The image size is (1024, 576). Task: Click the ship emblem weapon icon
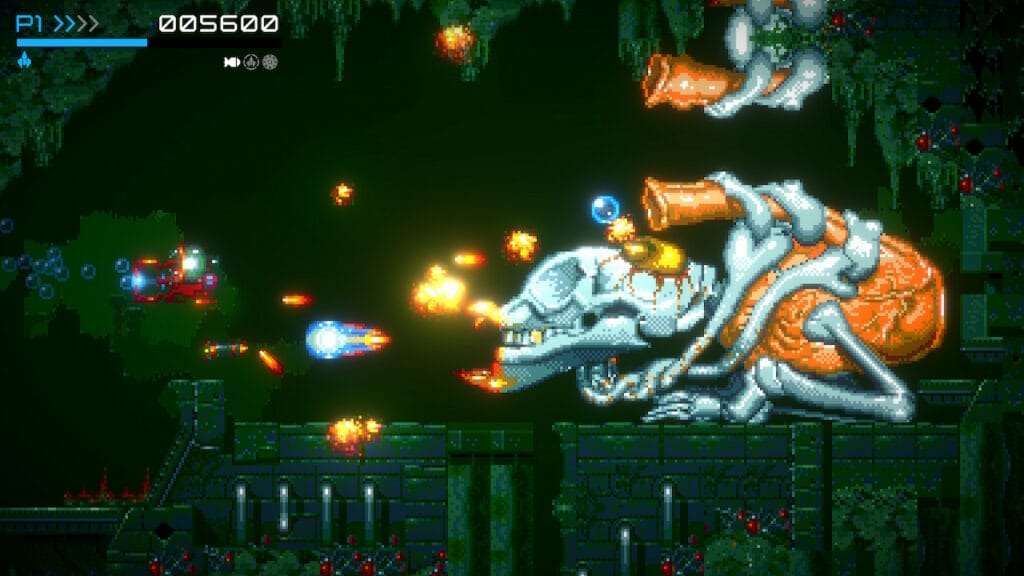251,62
